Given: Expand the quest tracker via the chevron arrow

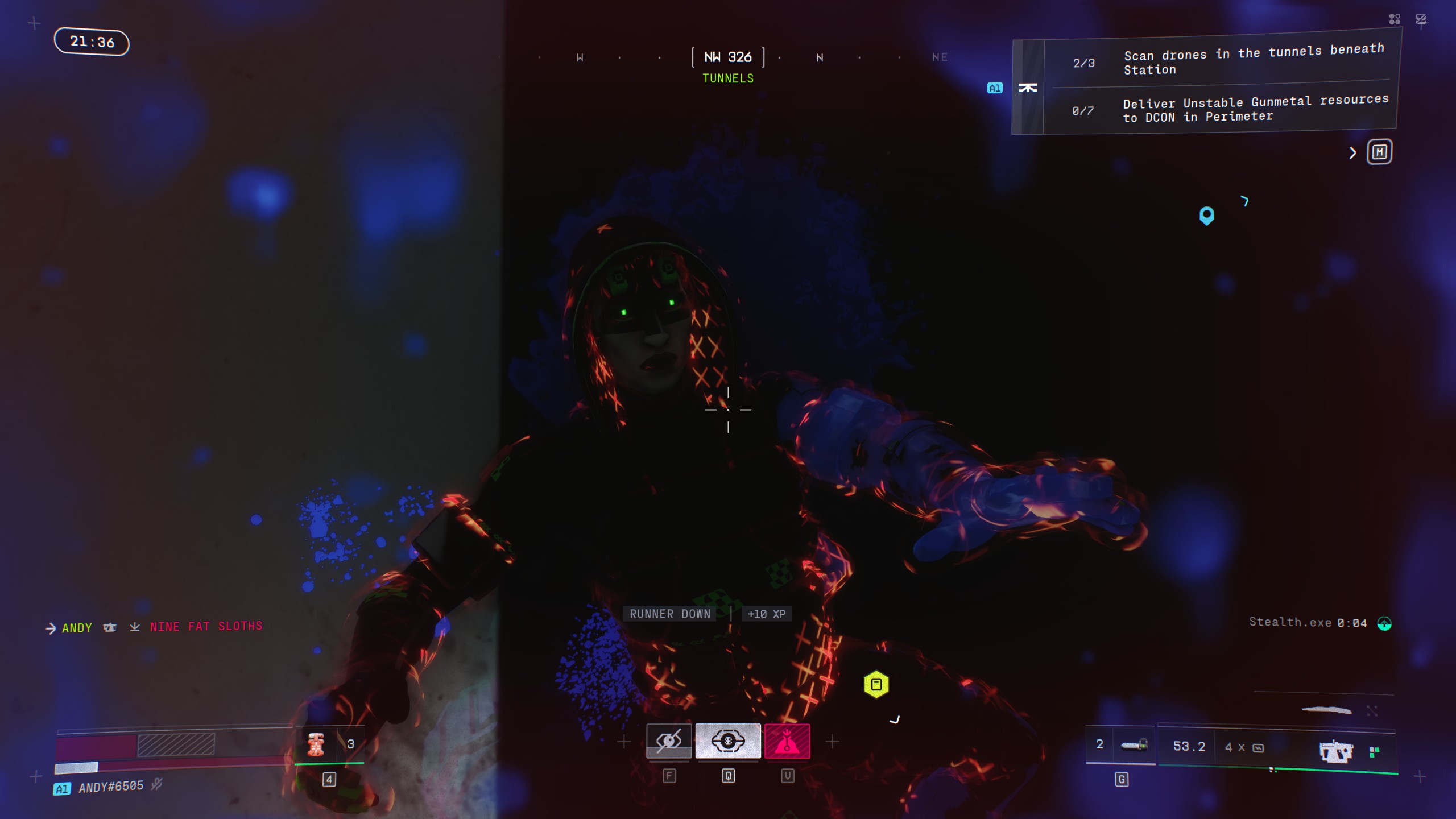Looking at the screenshot, I should click(x=1352, y=152).
